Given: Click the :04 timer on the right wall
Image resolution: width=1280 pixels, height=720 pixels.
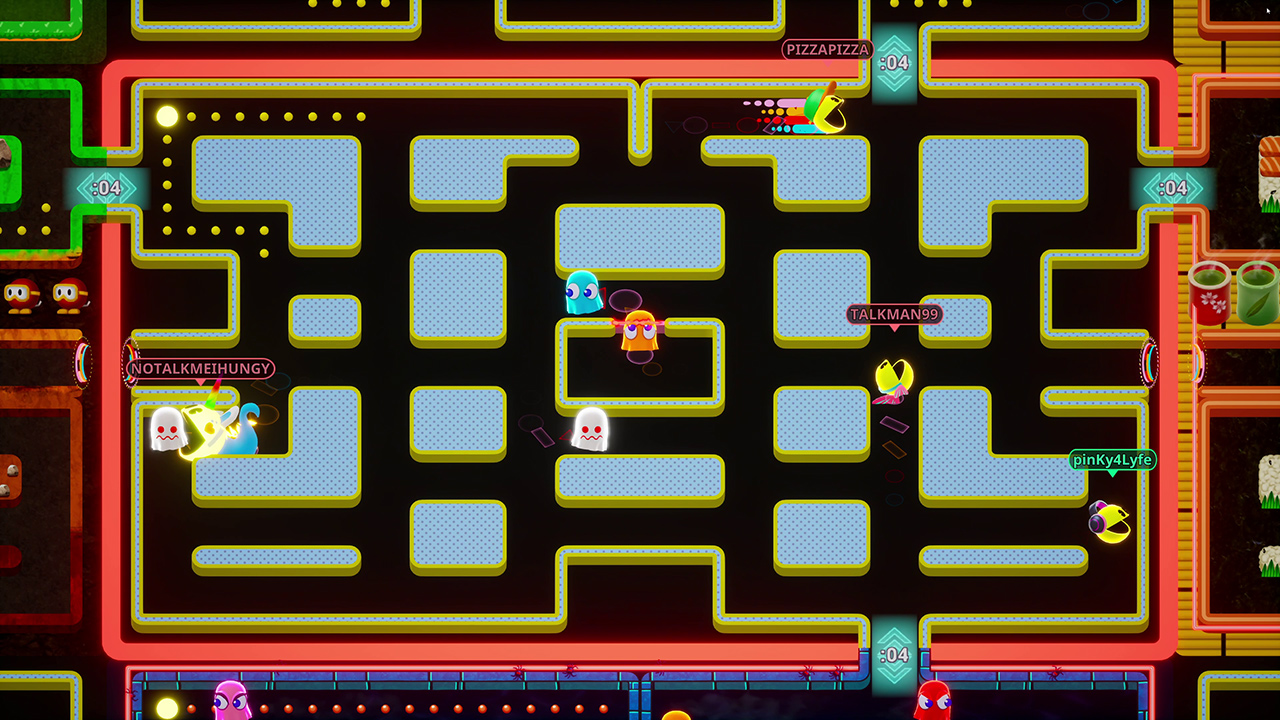Looking at the screenshot, I should point(1171,185).
